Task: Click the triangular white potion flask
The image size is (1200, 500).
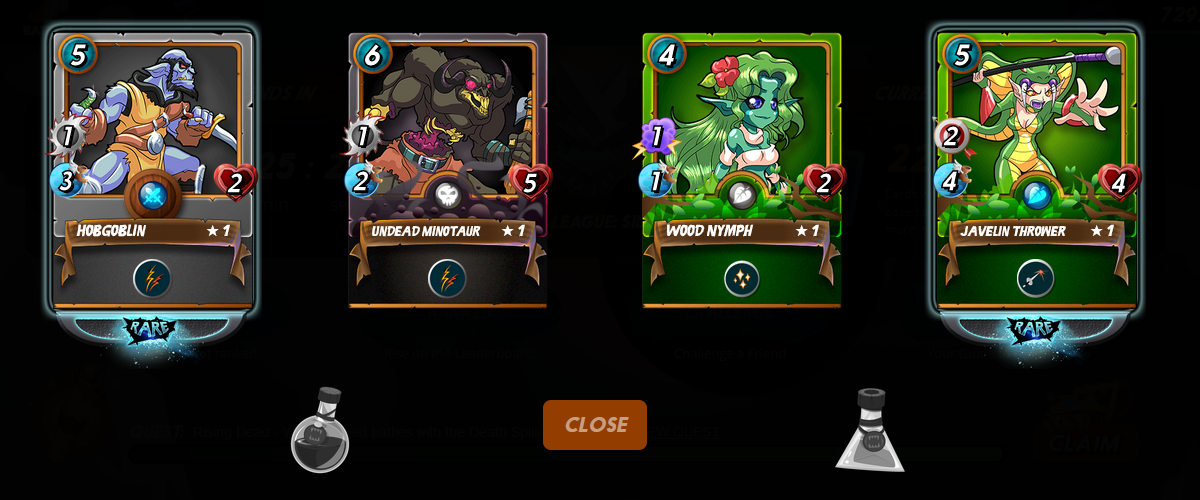Action: tap(870, 432)
